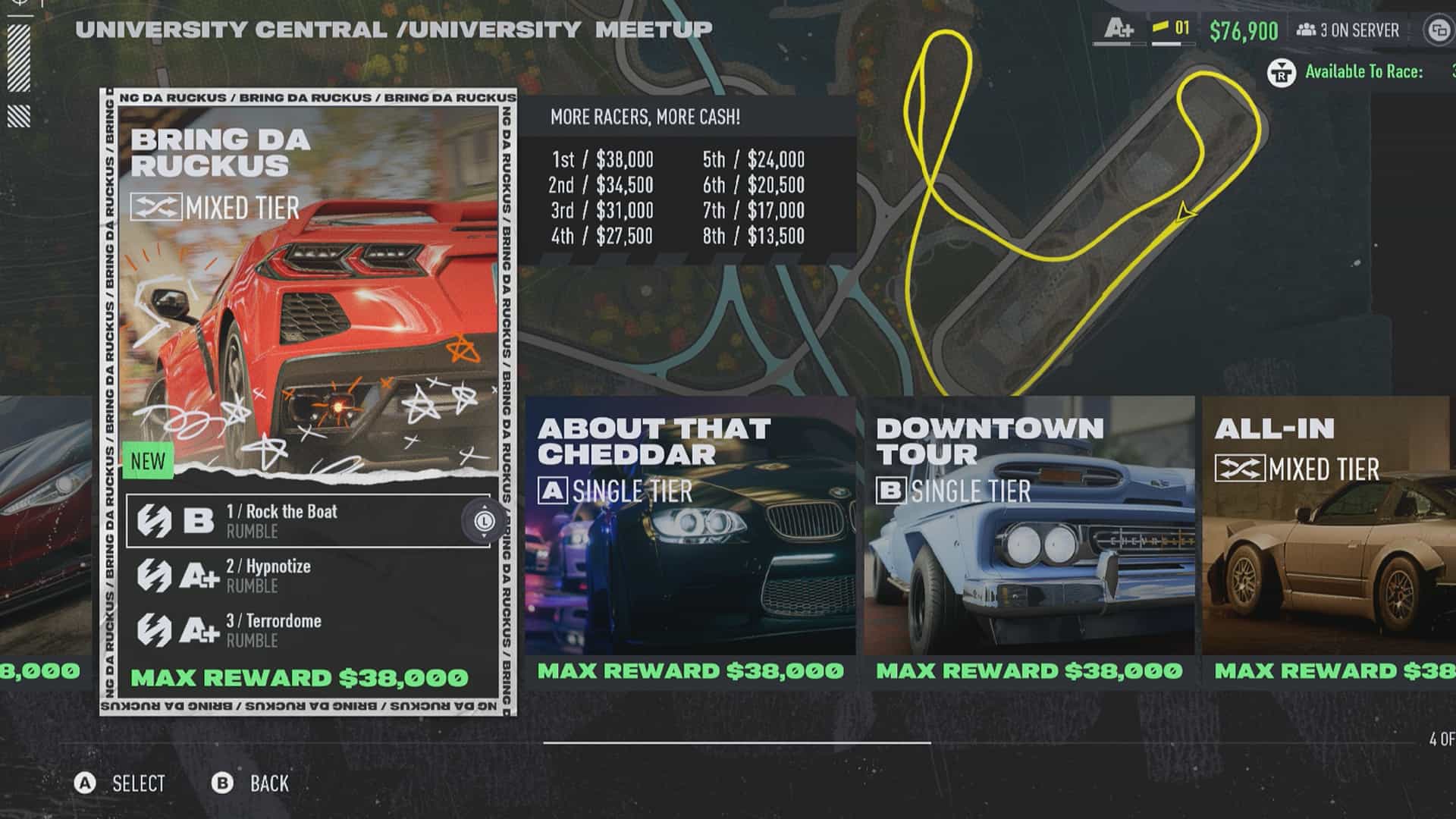Viewport: 1456px width, 819px height.
Task: Click the Available To Race flag icon
Action: [x=1281, y=73]
